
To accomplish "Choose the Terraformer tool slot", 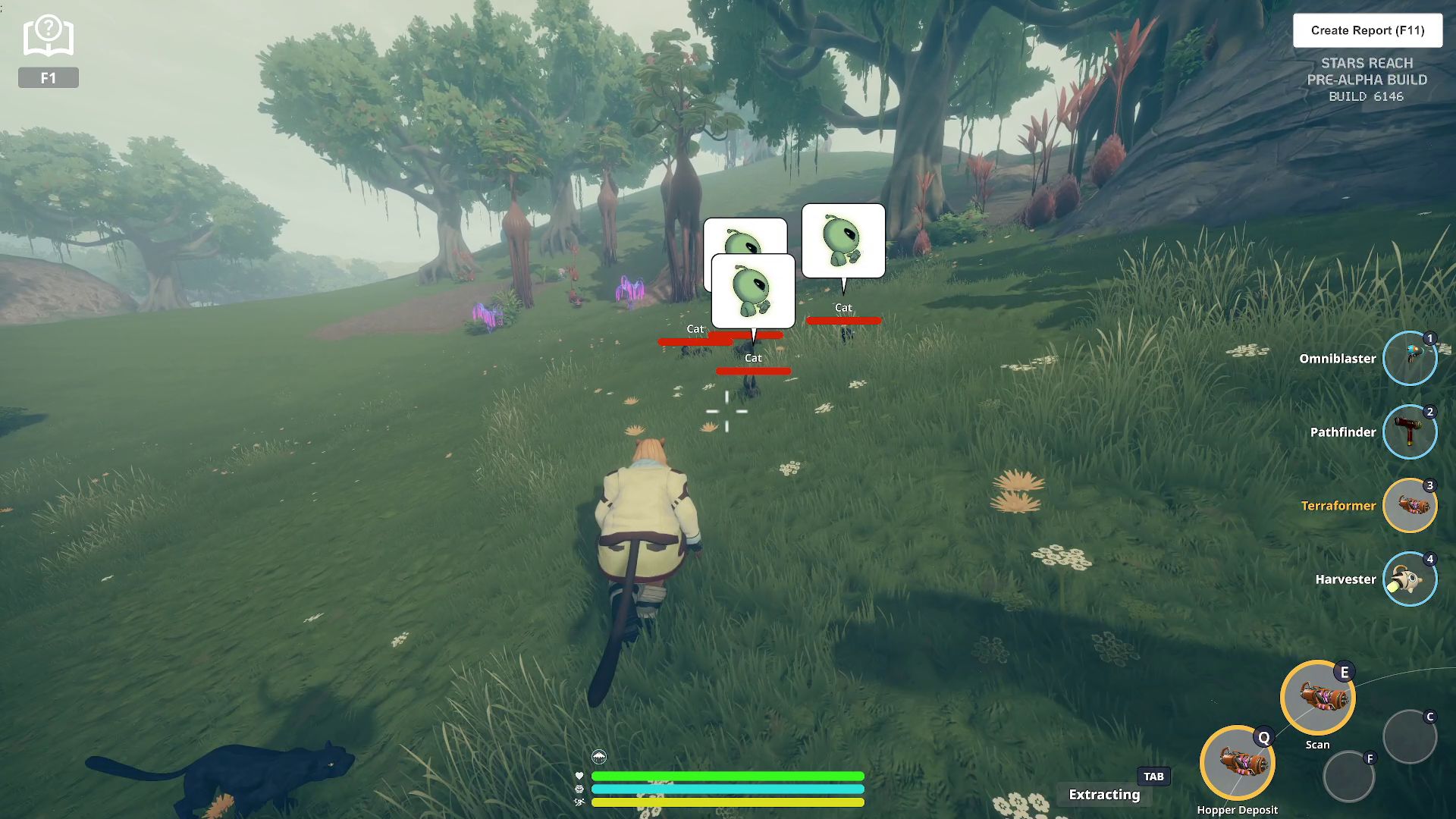I will 1409,506.
